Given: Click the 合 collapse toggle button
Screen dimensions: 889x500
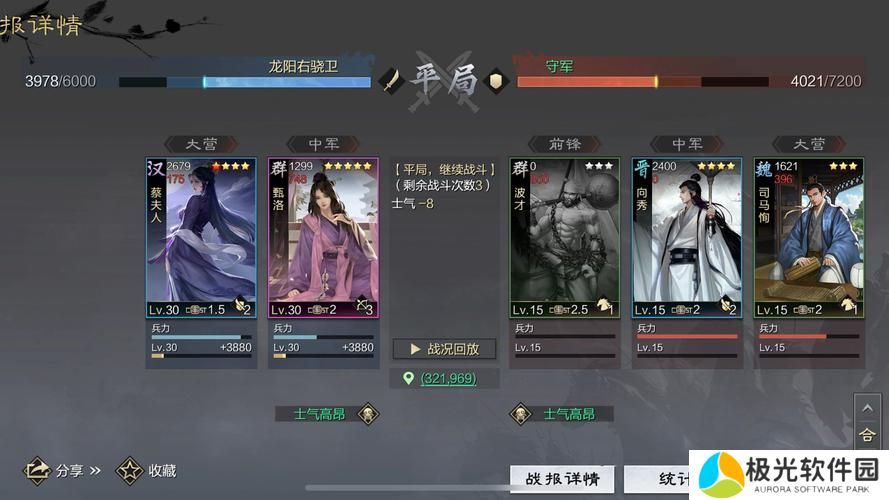Looking at the screenshot, I should click(867, 435).
